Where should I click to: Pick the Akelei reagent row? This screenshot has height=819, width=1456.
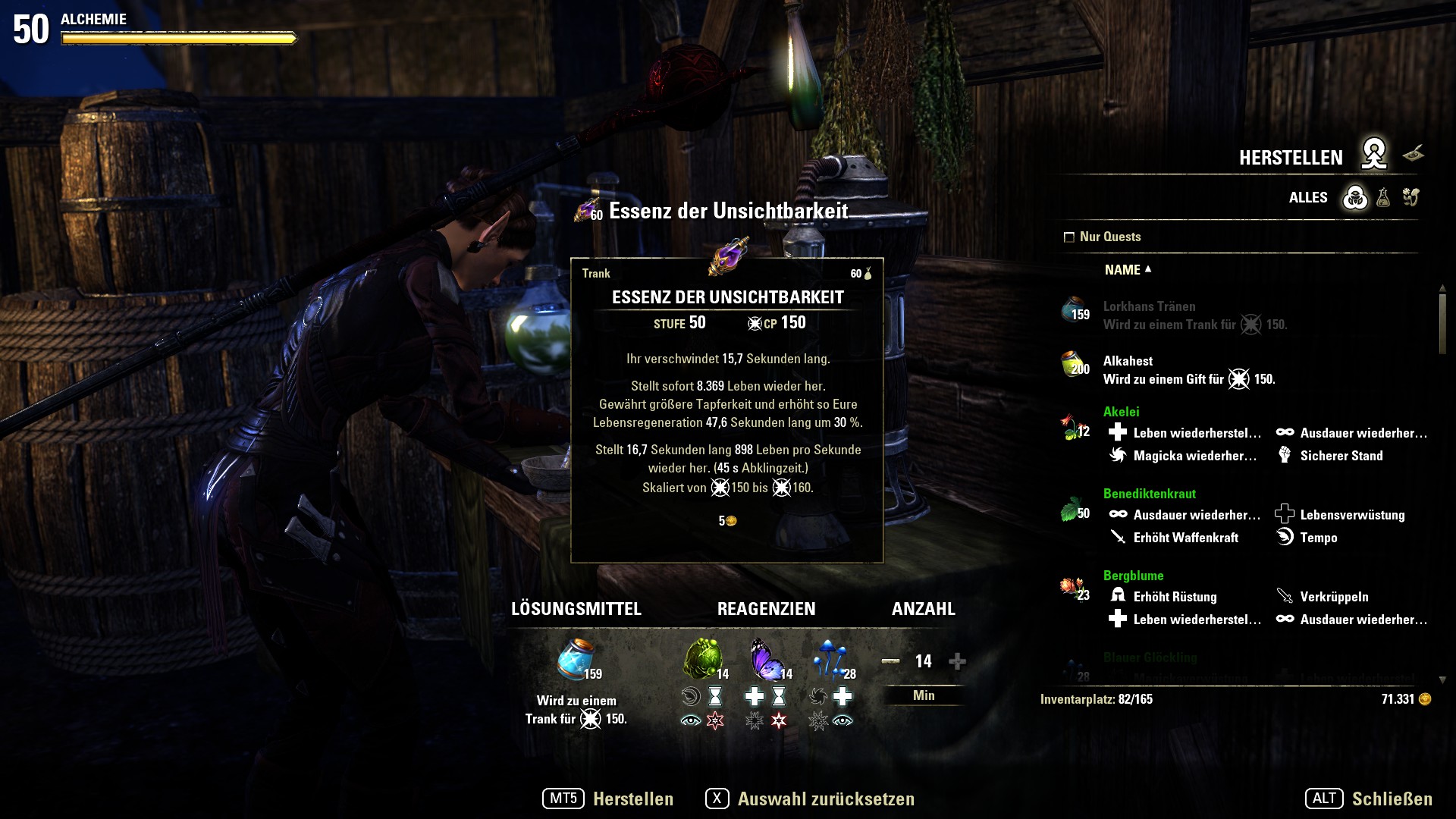[x=1121, y=412]
